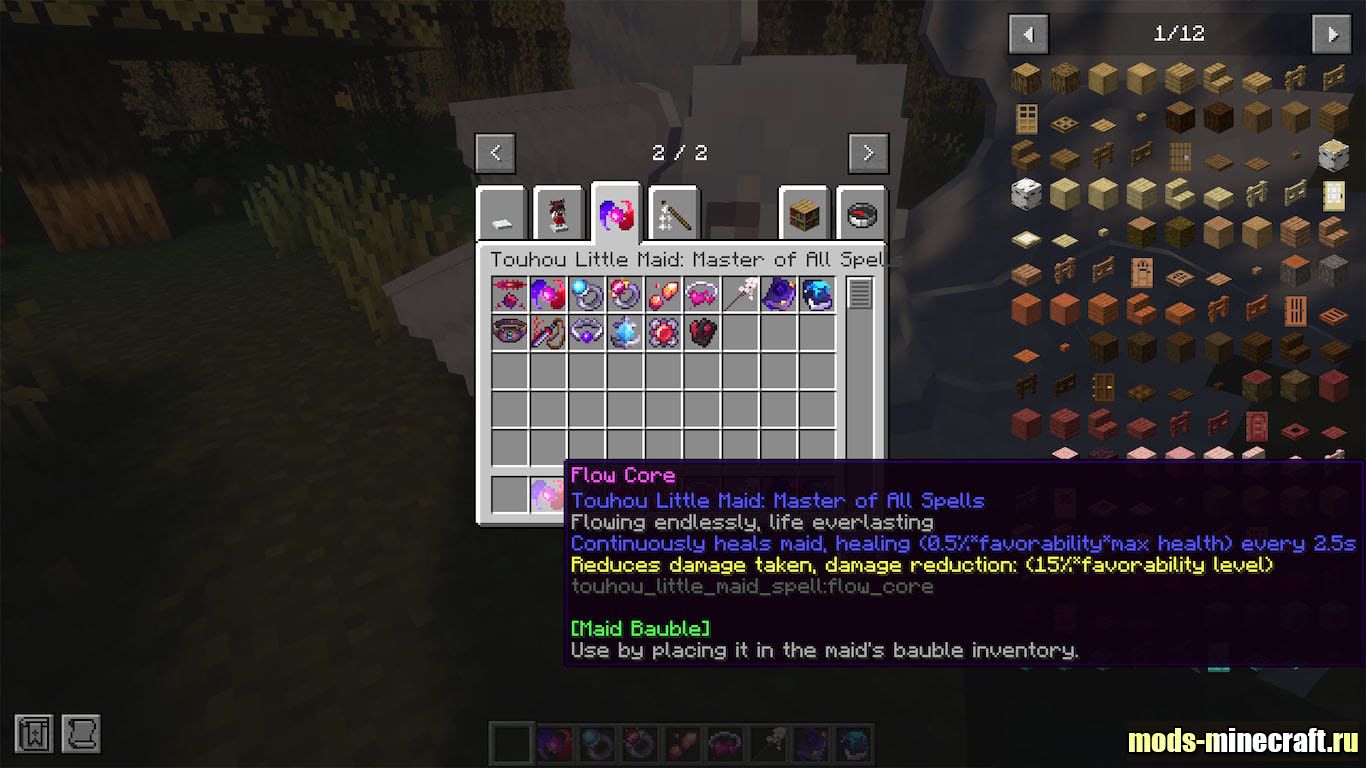The width and height of the screenshot is (1366, 768).
Task: Click the creative inventory scrollbar handle
Action: (859, 293)
